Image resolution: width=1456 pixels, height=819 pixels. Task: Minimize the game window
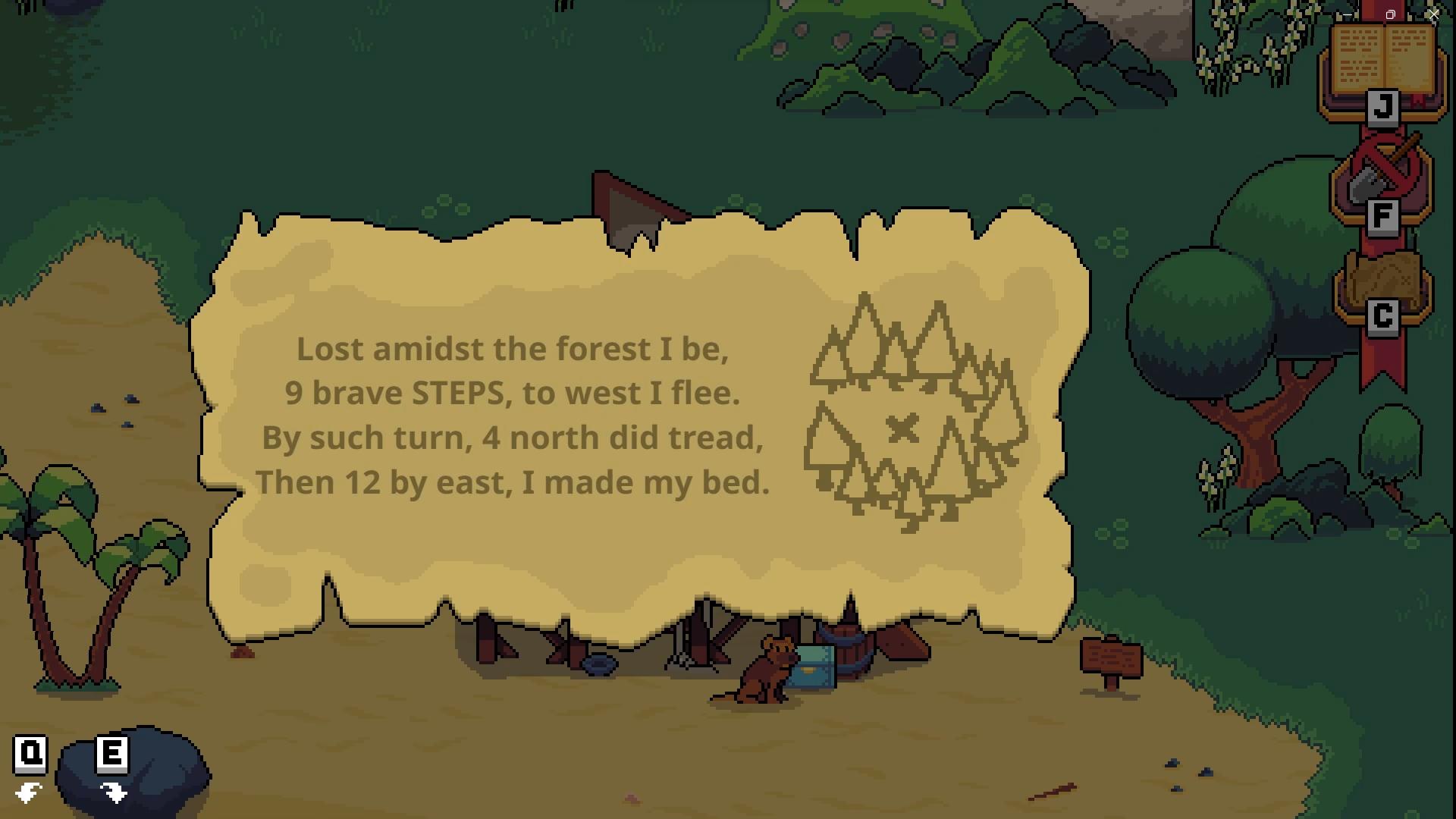1348,14
